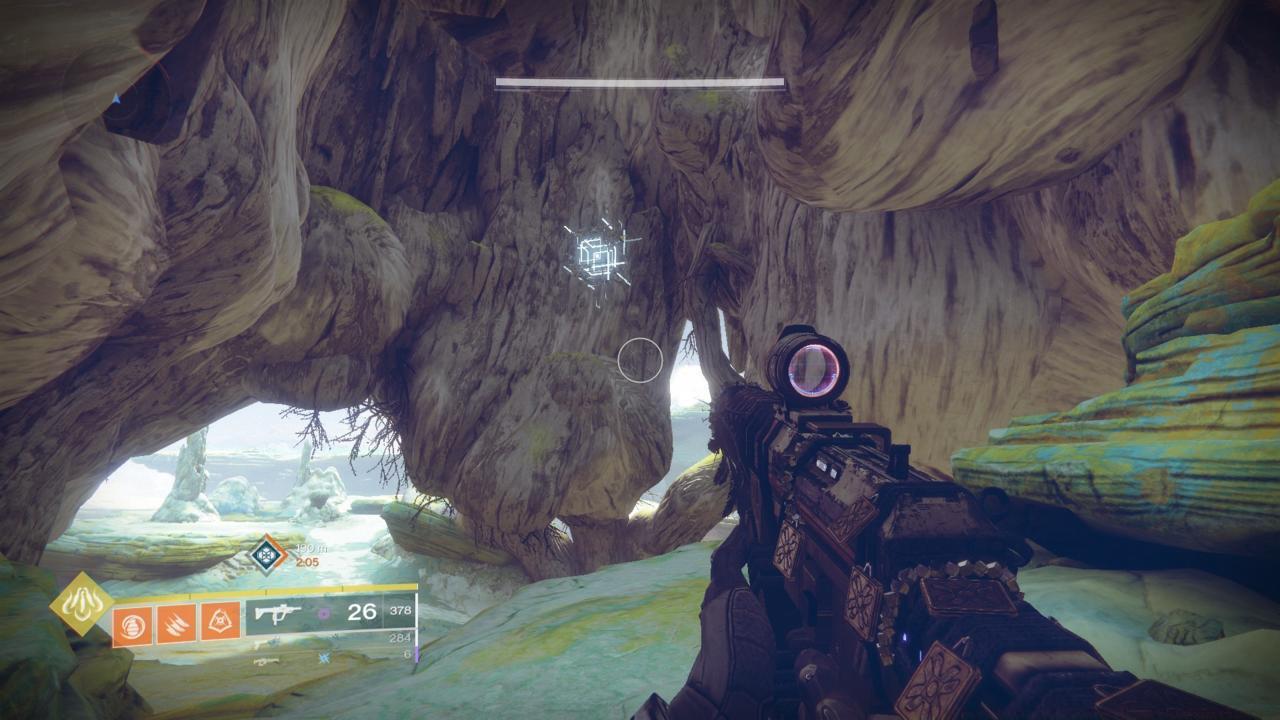Click the reserve ammo number 378
Viewport: 1280px width, 720px height.
tap(400, 610)
